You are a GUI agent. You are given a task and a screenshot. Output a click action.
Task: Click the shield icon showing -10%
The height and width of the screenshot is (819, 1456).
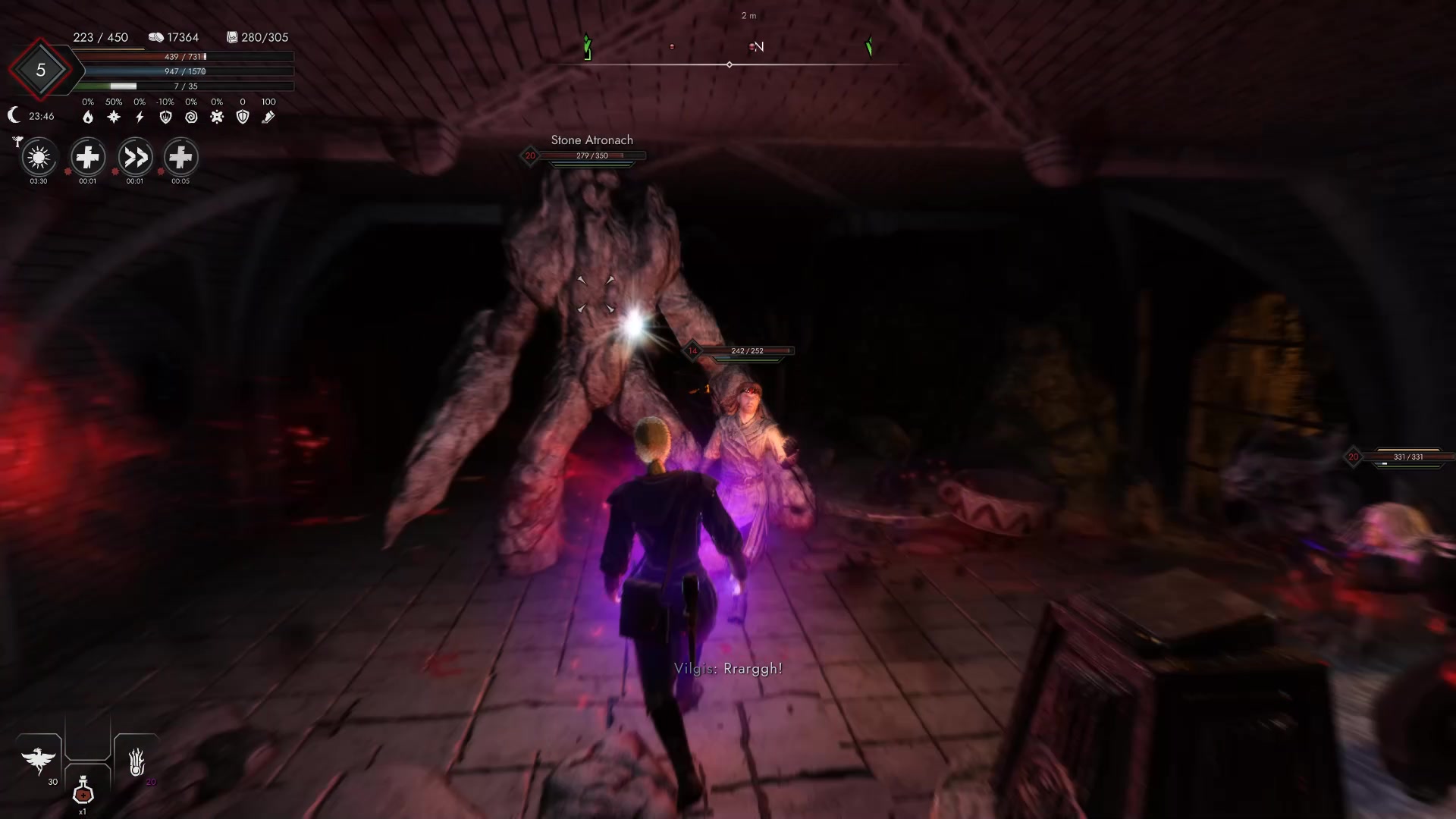pyautogui.click(x=164, y=117)
